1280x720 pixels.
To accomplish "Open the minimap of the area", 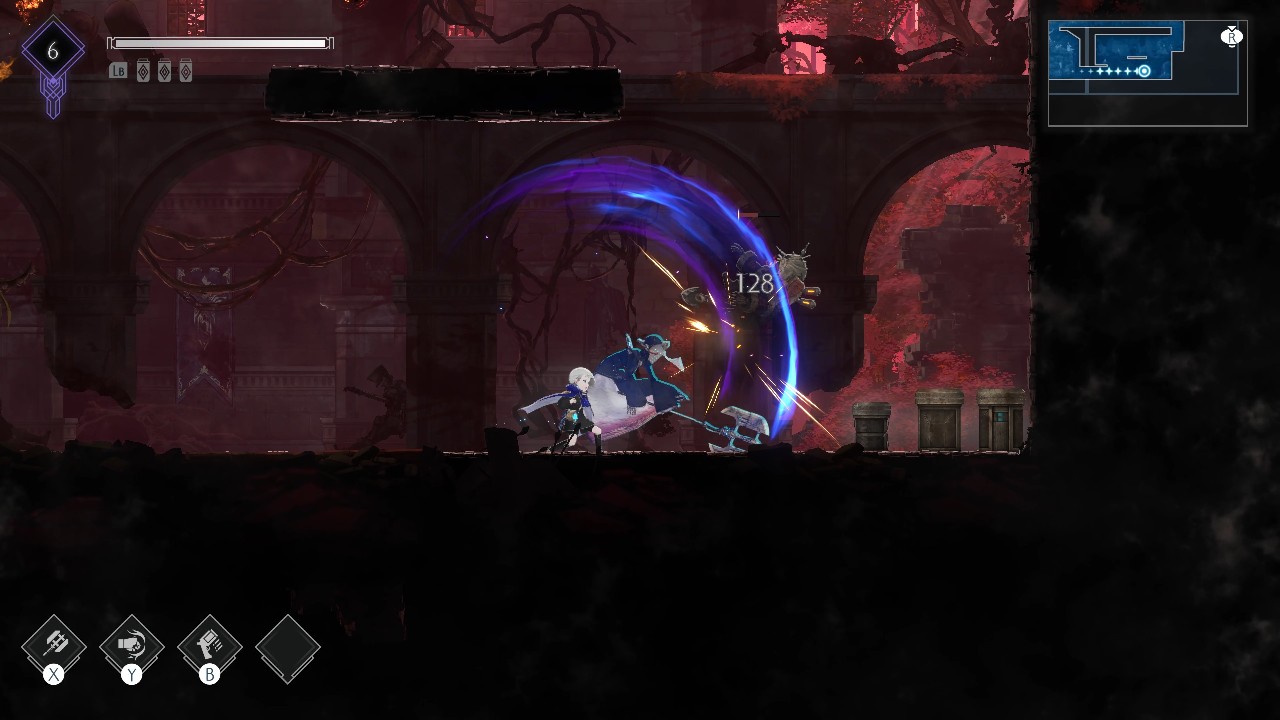I will pos(1147,73).
